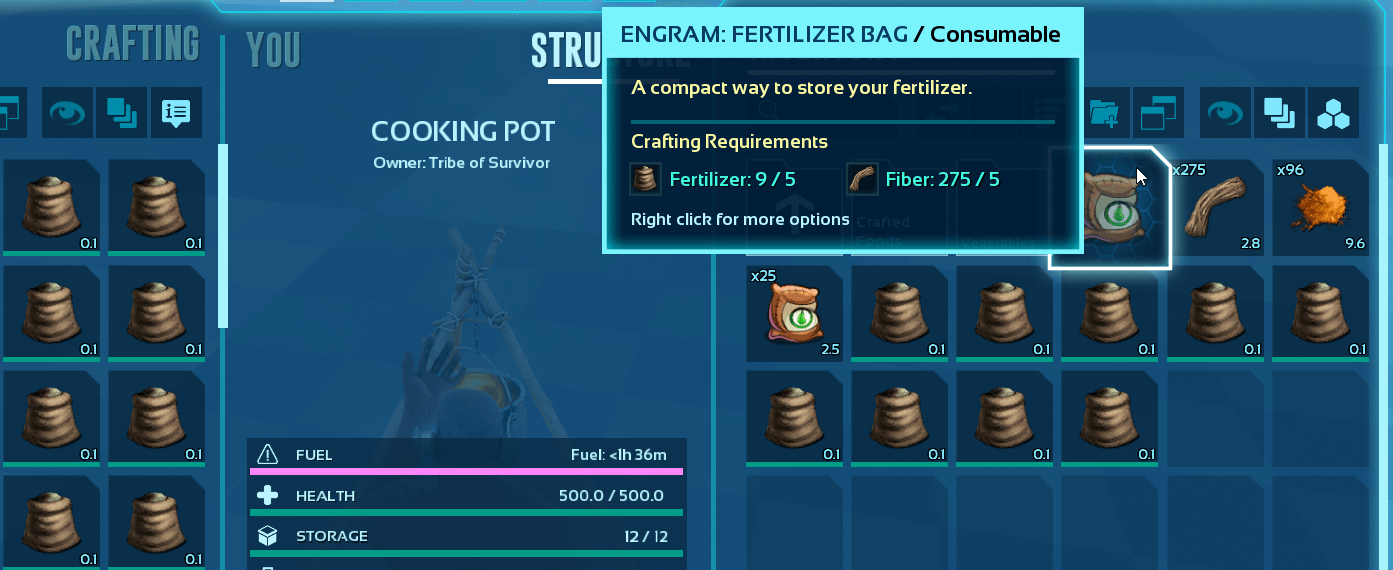Click the three hexagons icon
Image resolution: width=1393 pixels, height=570 pixels.
coord(1333,113)
